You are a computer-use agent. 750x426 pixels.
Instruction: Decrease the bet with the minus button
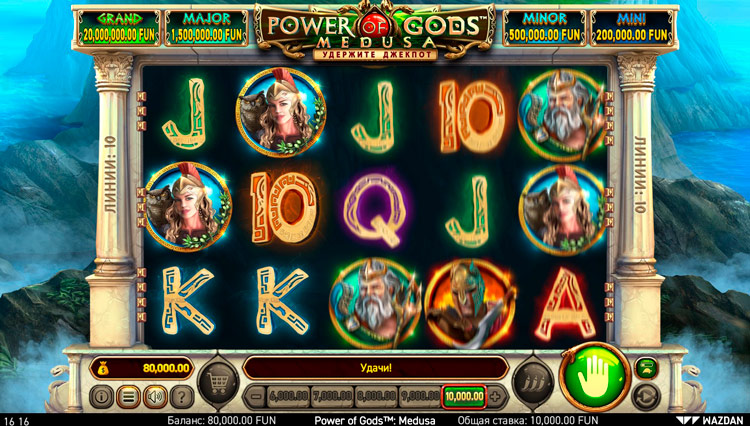pos(254,396)
